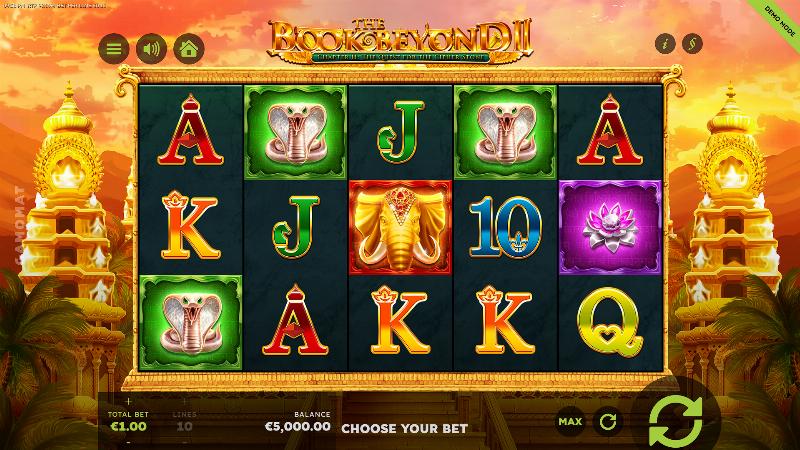The width and height of the screenshot is (800, 450).
Task: Increase total bet with the plus
Action: (128, 402)
